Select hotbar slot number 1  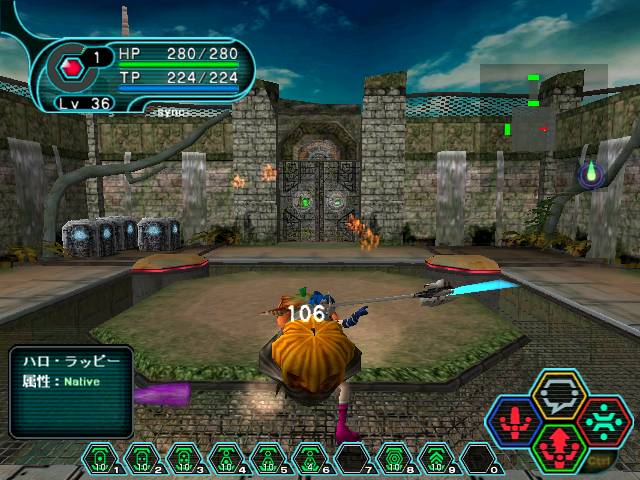pos(100,459)
